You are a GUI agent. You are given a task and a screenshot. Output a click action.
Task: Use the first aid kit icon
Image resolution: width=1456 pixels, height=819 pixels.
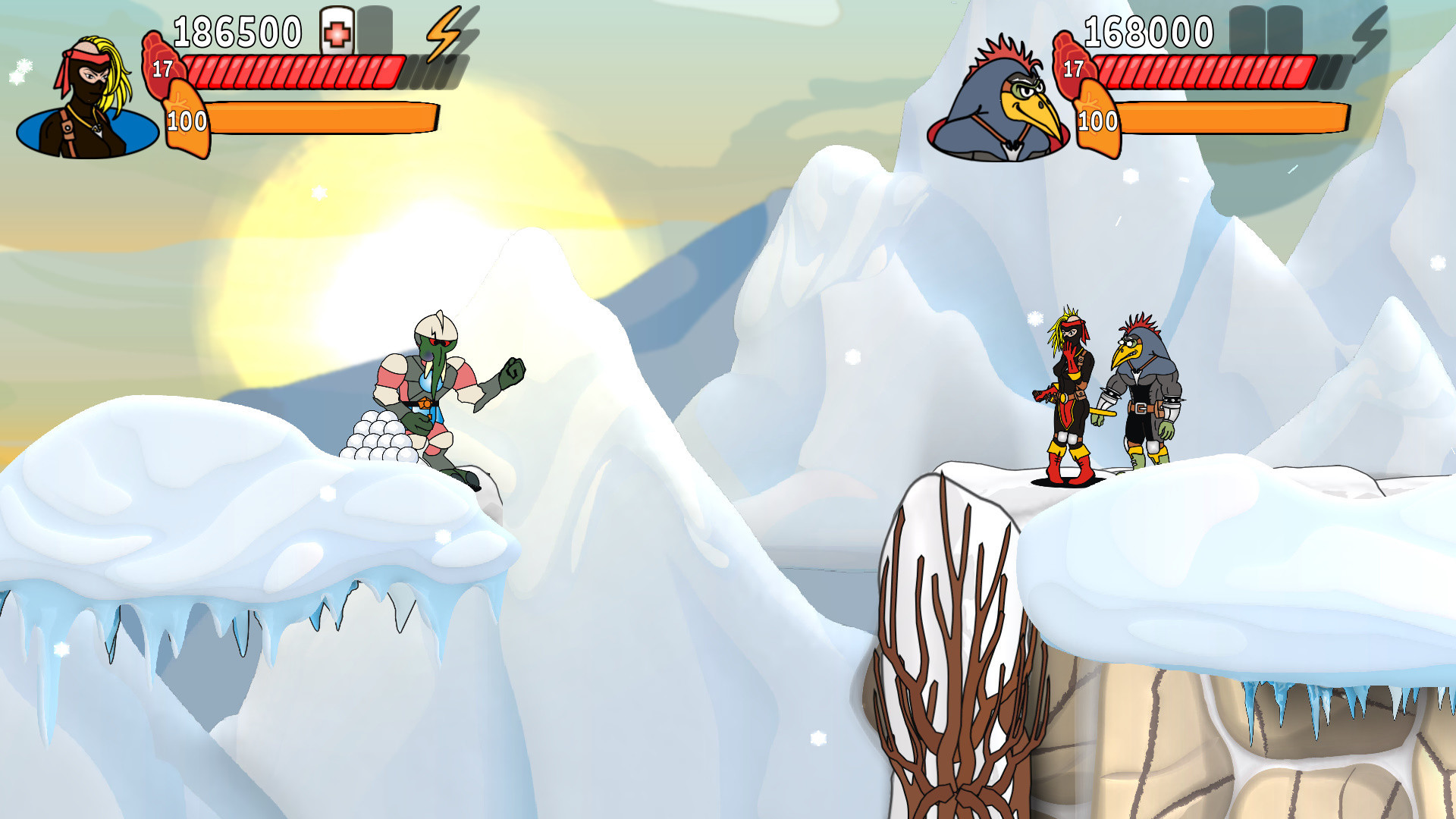pyautogui.click(x=337, y=32)
